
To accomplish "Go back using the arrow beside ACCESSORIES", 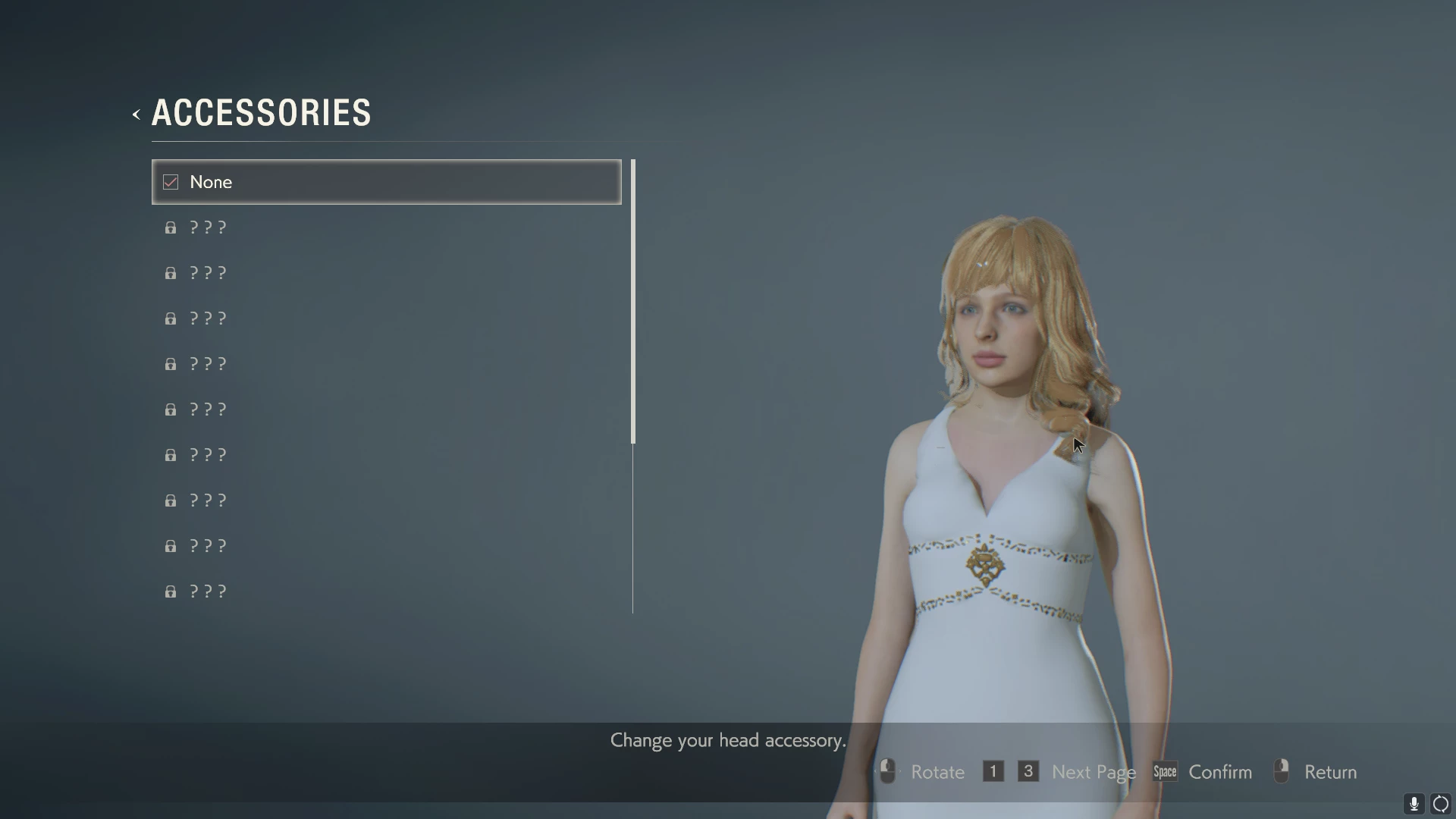I will pyautogui.click(x=136, y=115).
